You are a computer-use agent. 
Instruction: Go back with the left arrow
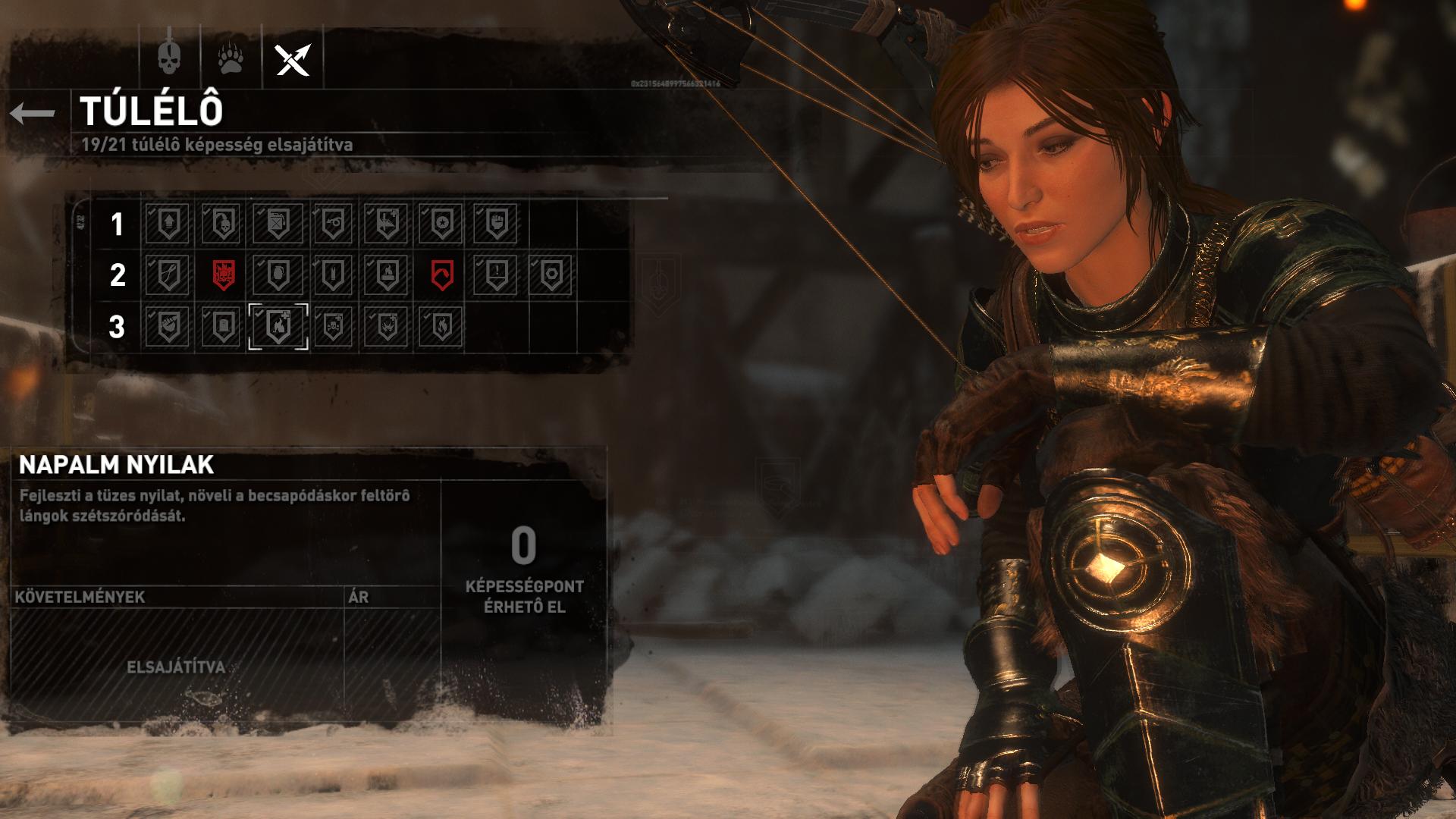(x=33, y=114)
